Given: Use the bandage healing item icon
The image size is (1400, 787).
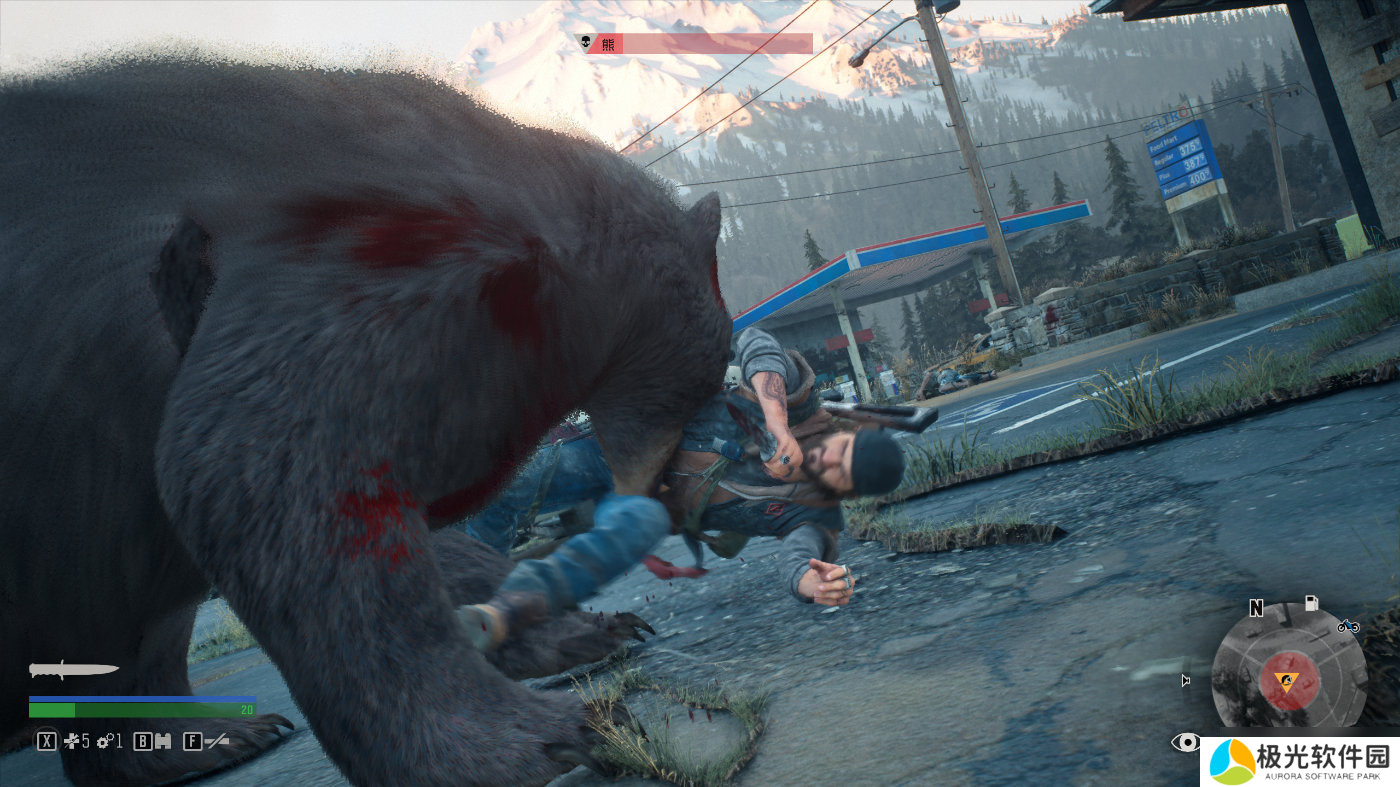Looking at the screenshot, I should (x=72, y=741).
